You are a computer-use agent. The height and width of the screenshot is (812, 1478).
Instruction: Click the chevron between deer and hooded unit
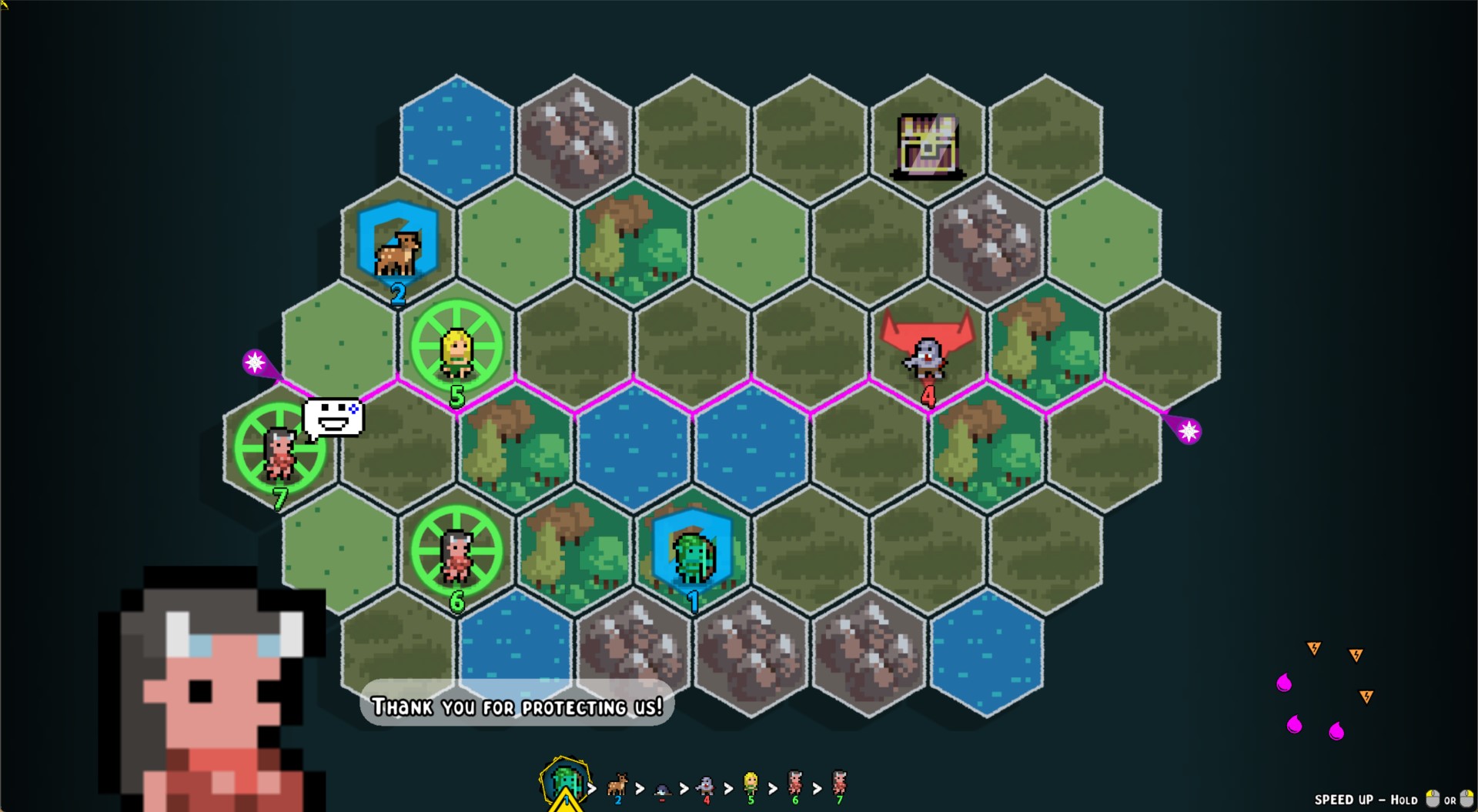pyautogui.click(x=639, y=787)
